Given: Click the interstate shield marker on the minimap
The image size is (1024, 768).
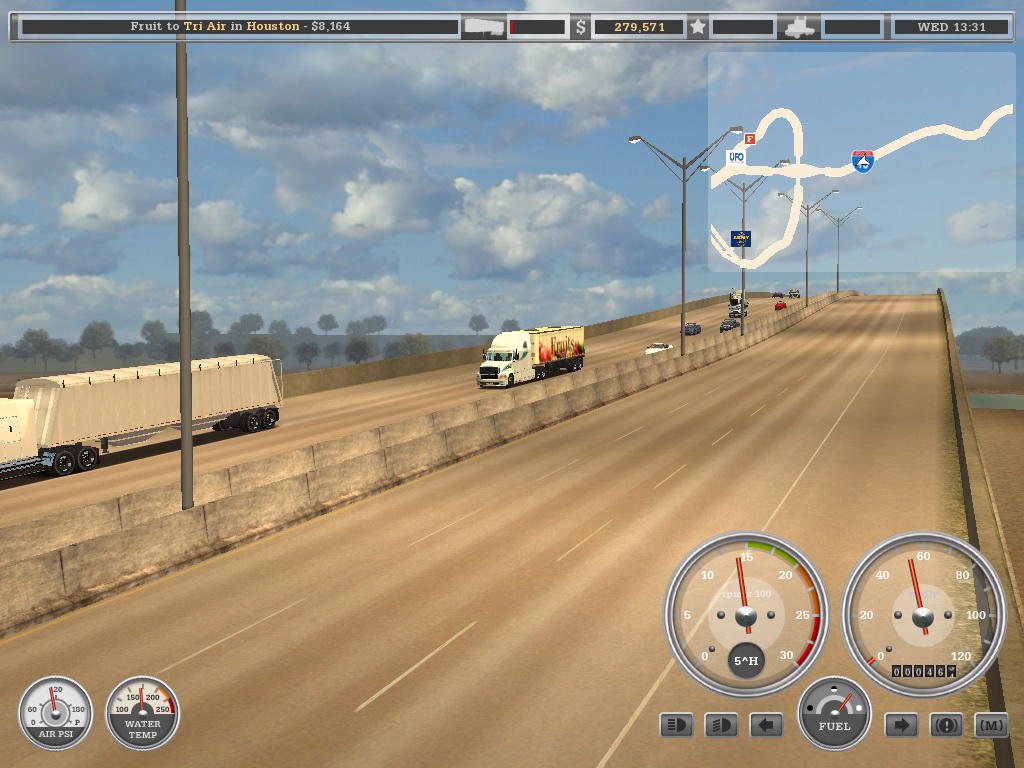Looking at the screenshot, I should click(x=862, y=161).
